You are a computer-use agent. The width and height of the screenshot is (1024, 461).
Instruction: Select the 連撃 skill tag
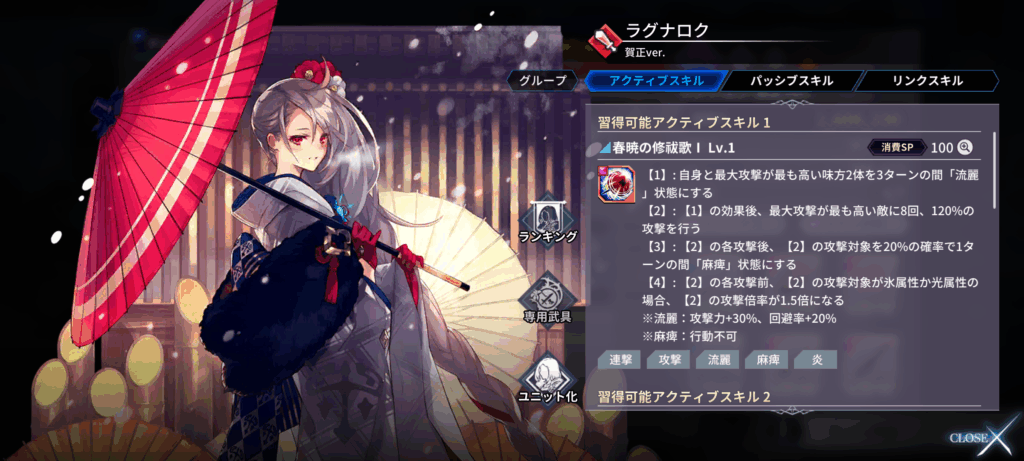point(619,359)
